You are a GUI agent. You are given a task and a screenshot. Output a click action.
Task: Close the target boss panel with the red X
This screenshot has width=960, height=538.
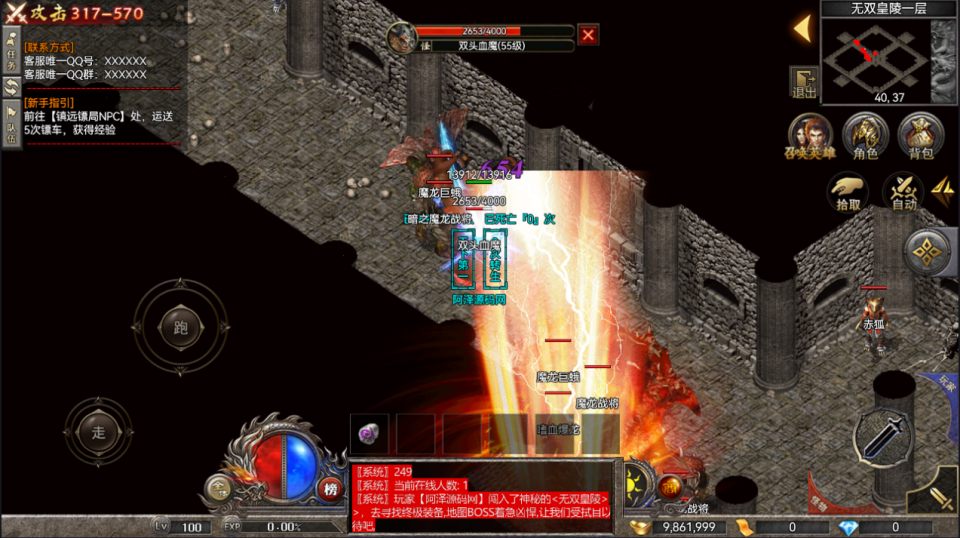click(589, 35)
